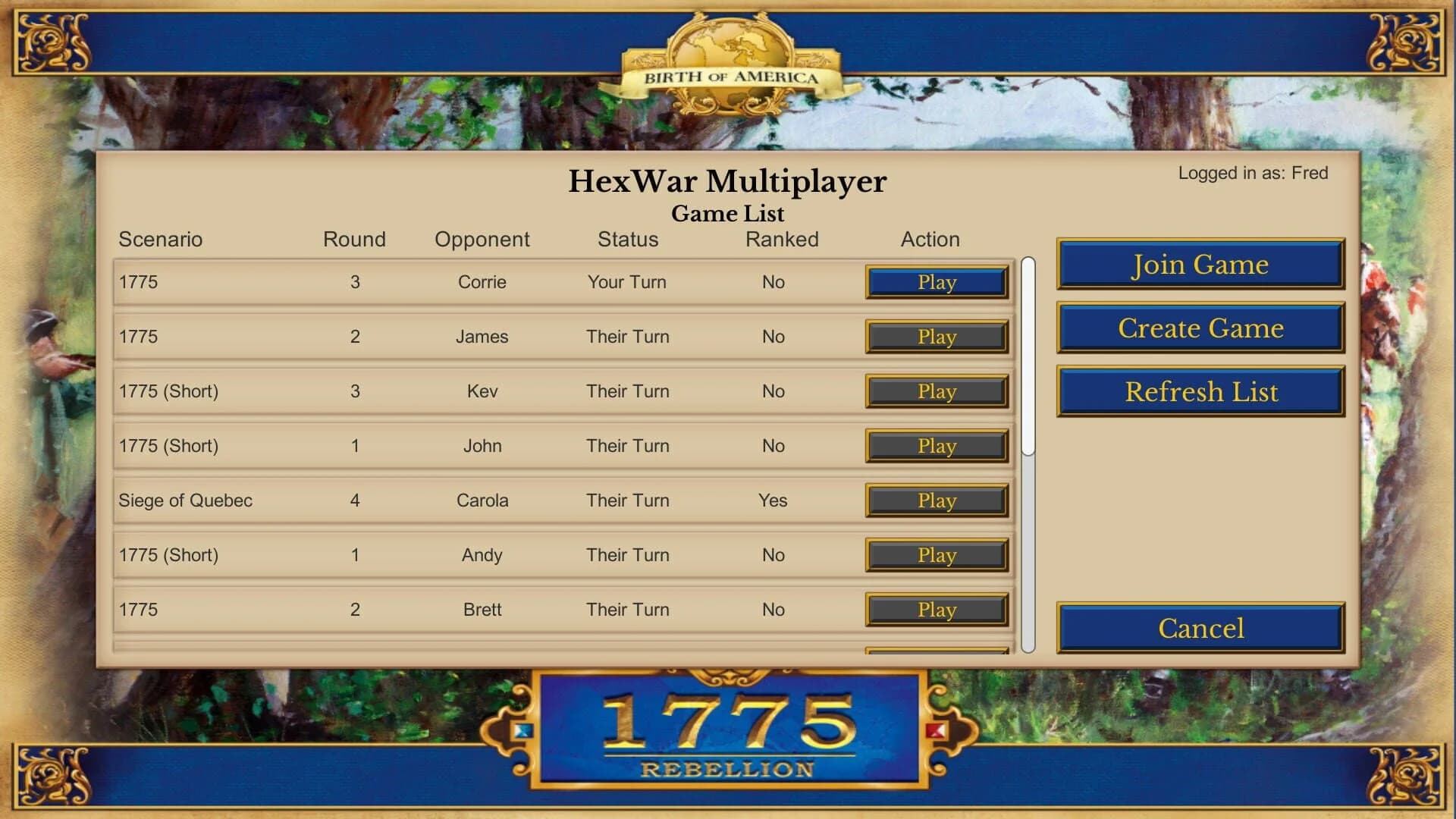The height and width of the screenshot is (819, 1456).
Task: Join an existing game via Join Game
Action: tap(1200, 265)
